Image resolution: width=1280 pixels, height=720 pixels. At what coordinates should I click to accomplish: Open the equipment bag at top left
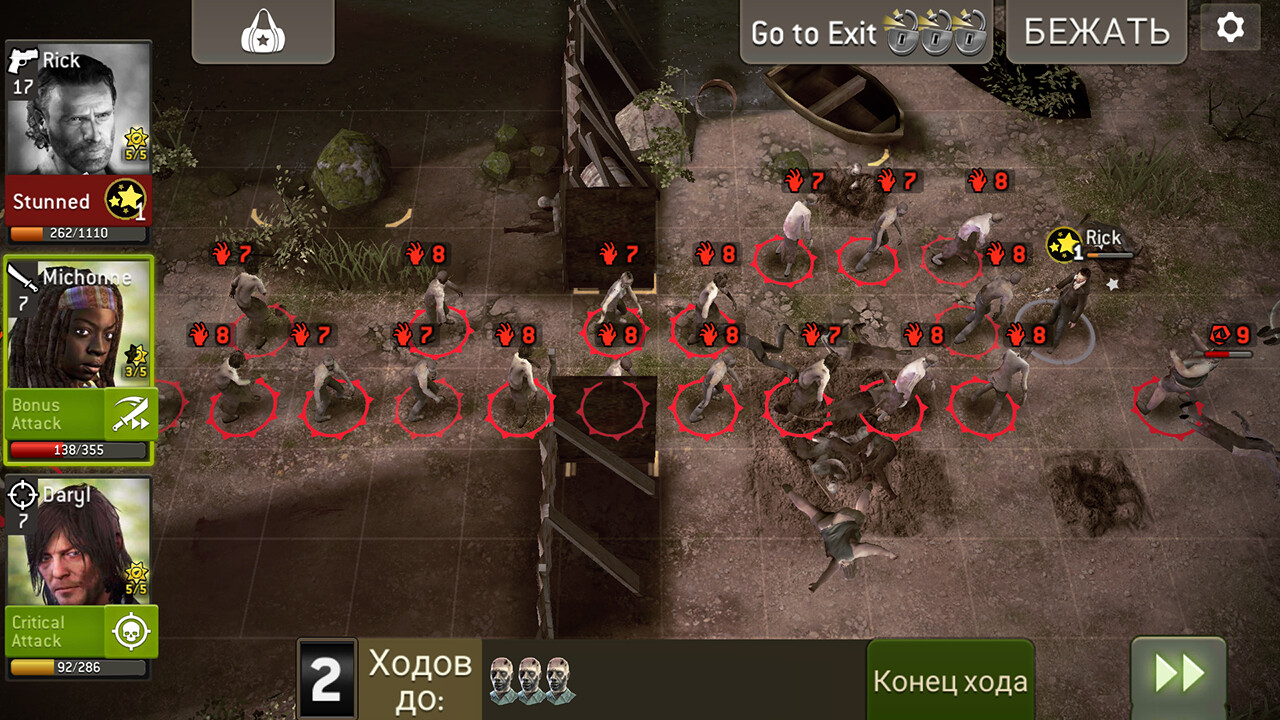pos(262,32)
